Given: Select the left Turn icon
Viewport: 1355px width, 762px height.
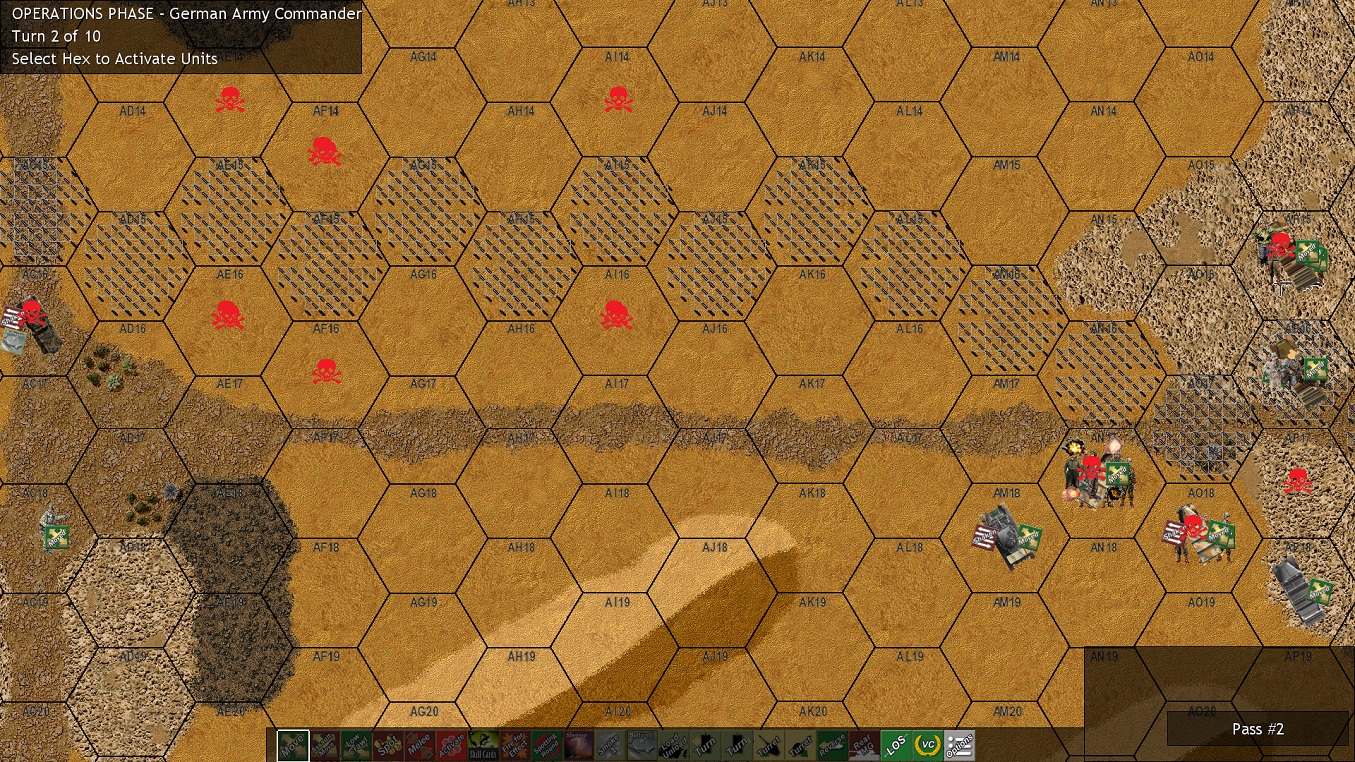Looking at the screenshot, I should point(705,744).
